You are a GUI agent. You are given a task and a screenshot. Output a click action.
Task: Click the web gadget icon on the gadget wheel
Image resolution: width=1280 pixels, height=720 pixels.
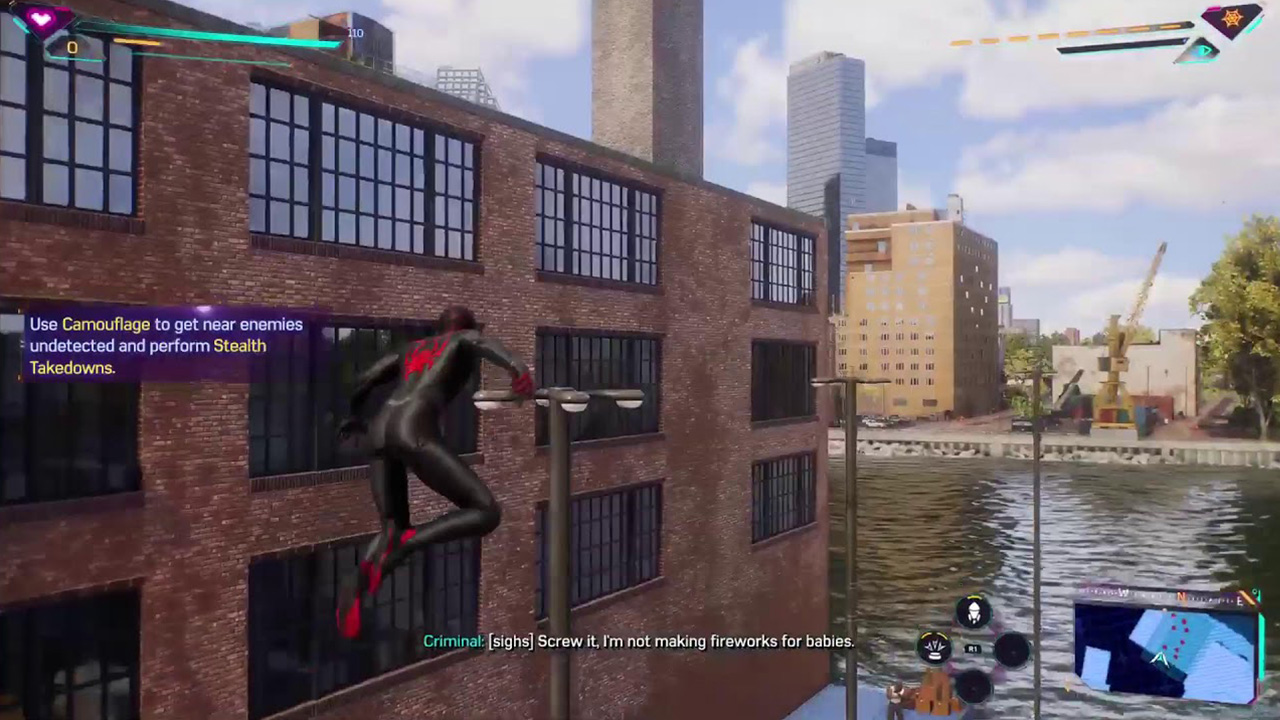tap(974, 612)
